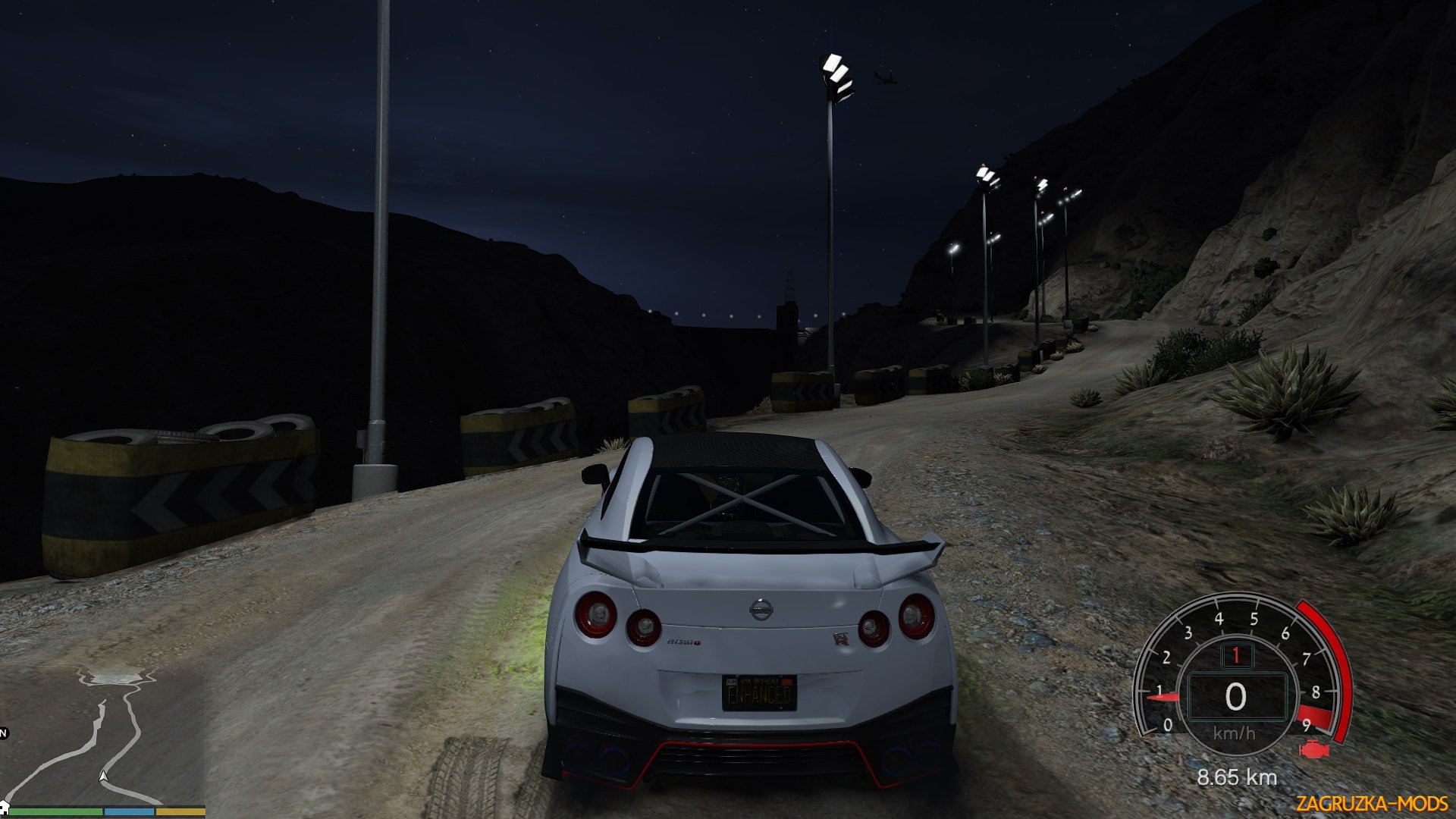
Task: Click the tachometer gauge dial
Action: coord(1238,675)
